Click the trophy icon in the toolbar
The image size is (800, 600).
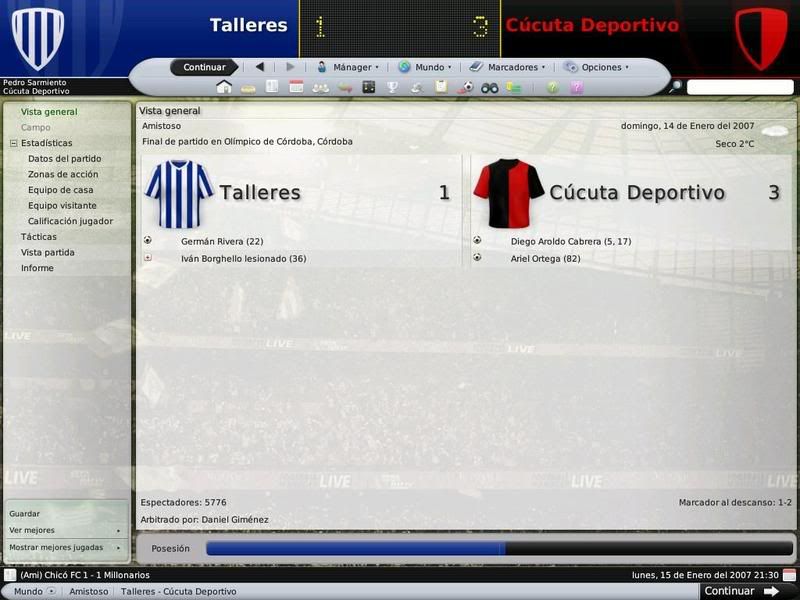(x=393, y=88)
